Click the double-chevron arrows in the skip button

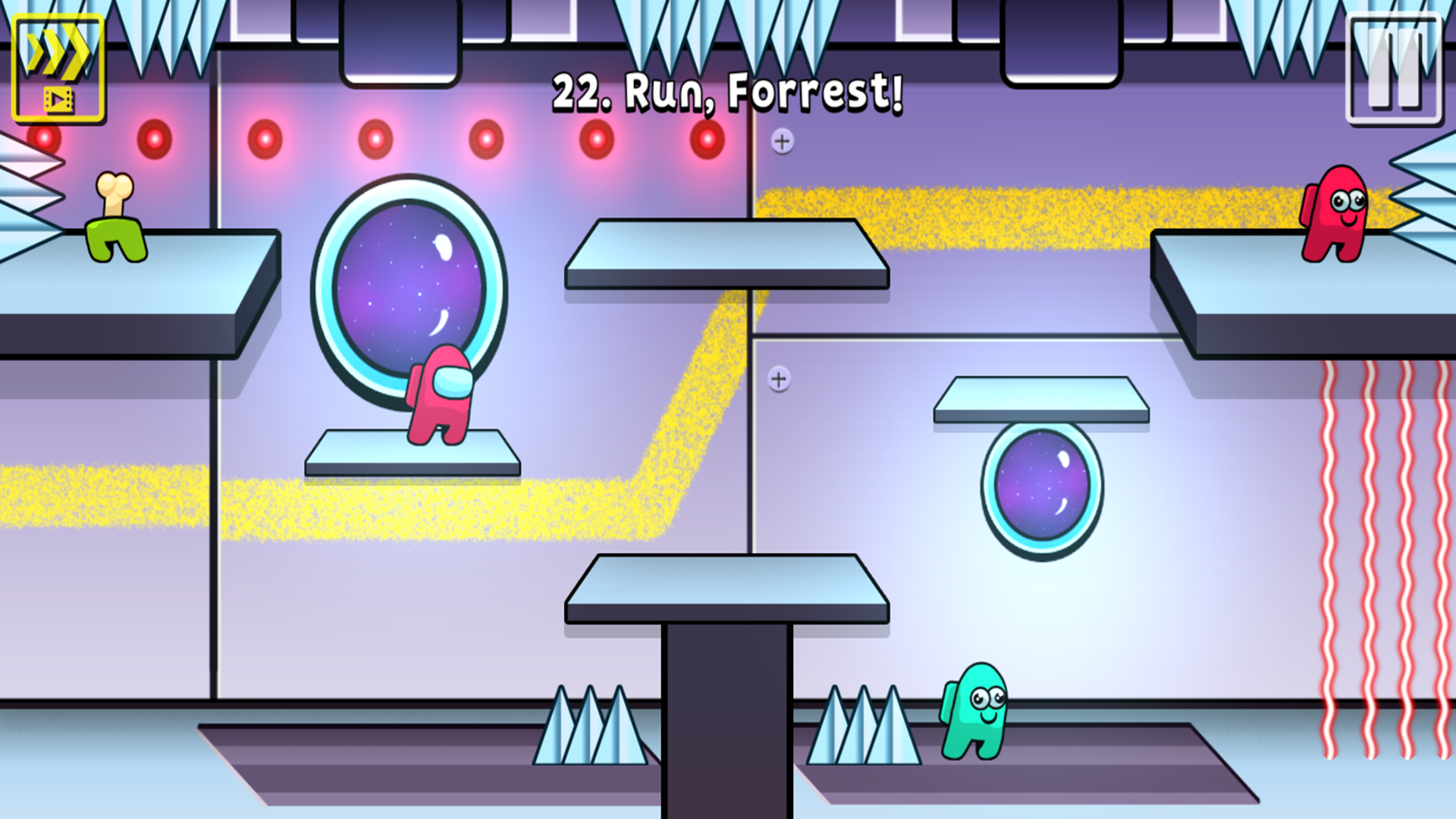pyautogui.click(x=57, y=52)
